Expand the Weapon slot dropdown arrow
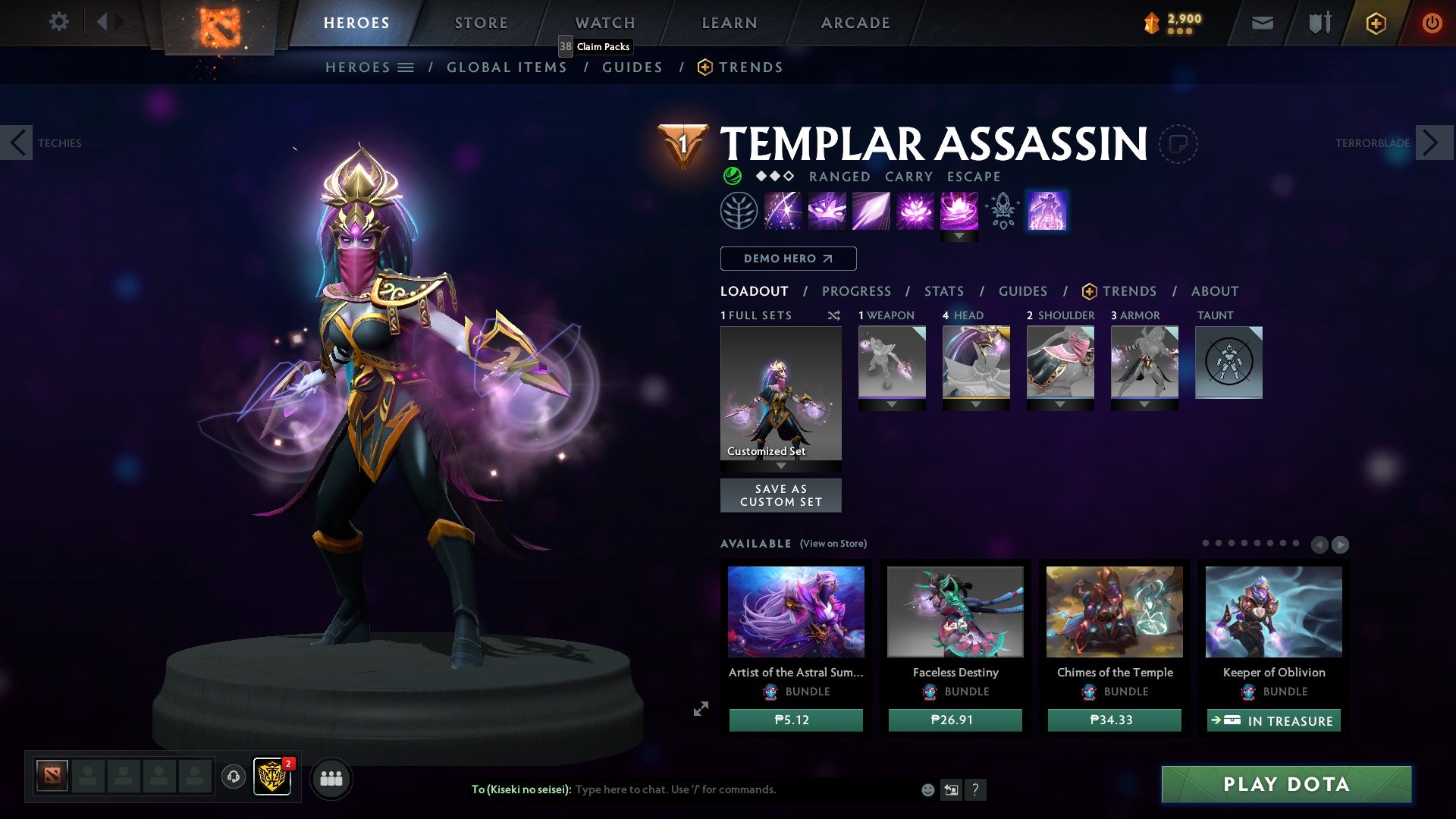The height and width of the screenshot is (819, 1456). click(x=892, y=404)
